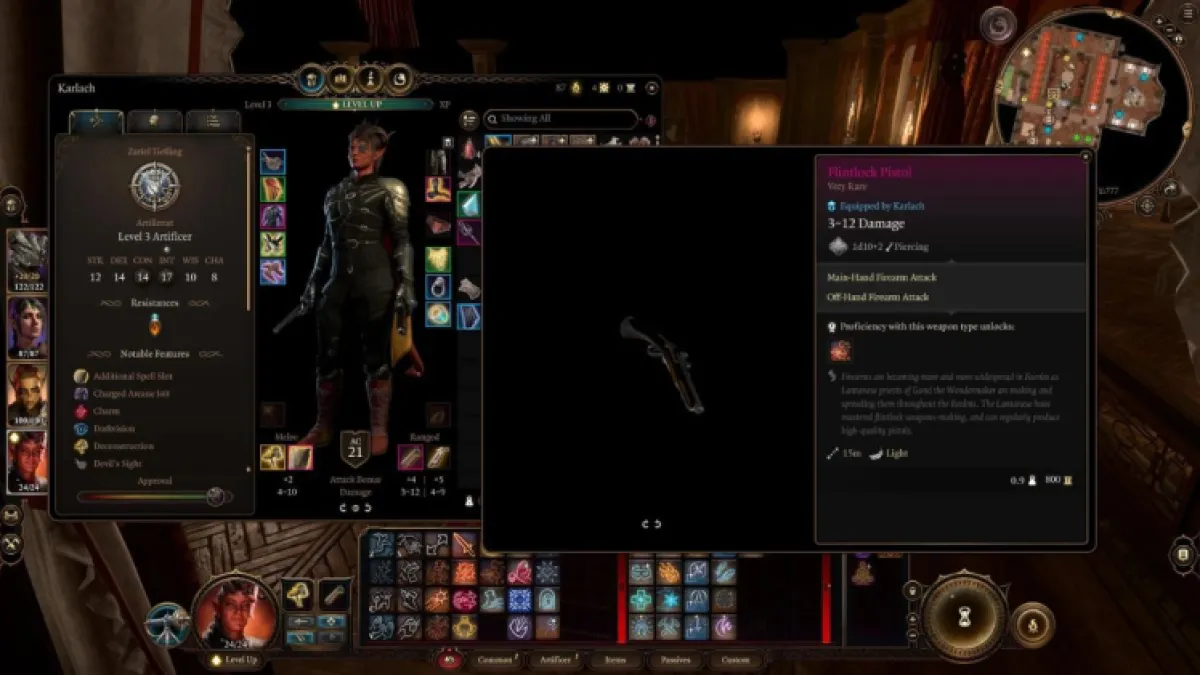Viewport: 1200px width, 675px height.
Task: Select the Custom hotbar tab
Action: click(x=735, y=660)
